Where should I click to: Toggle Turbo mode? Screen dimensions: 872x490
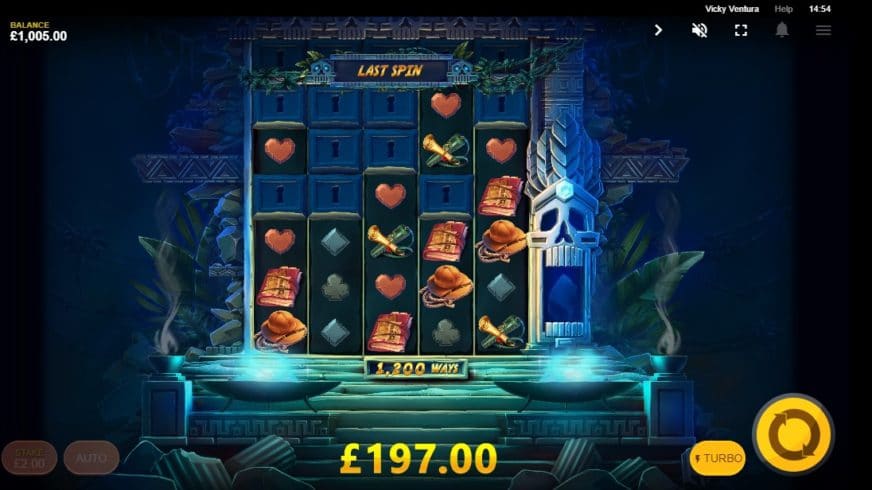point(717,458)
